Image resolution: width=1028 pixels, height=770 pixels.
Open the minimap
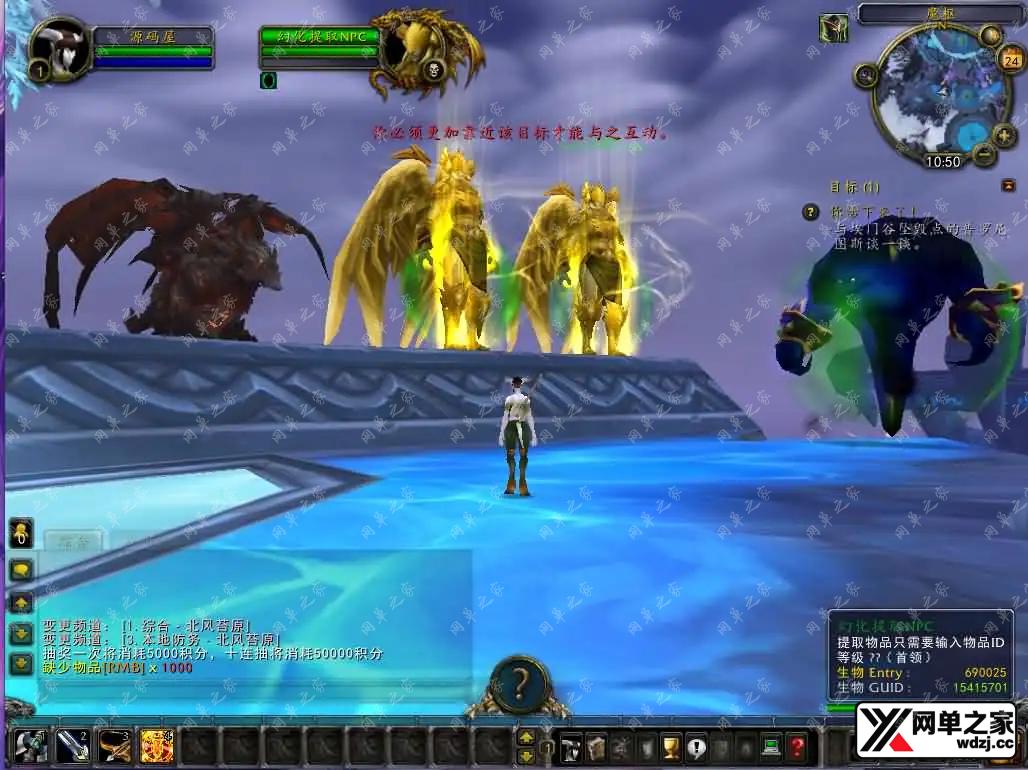(930, 95)
